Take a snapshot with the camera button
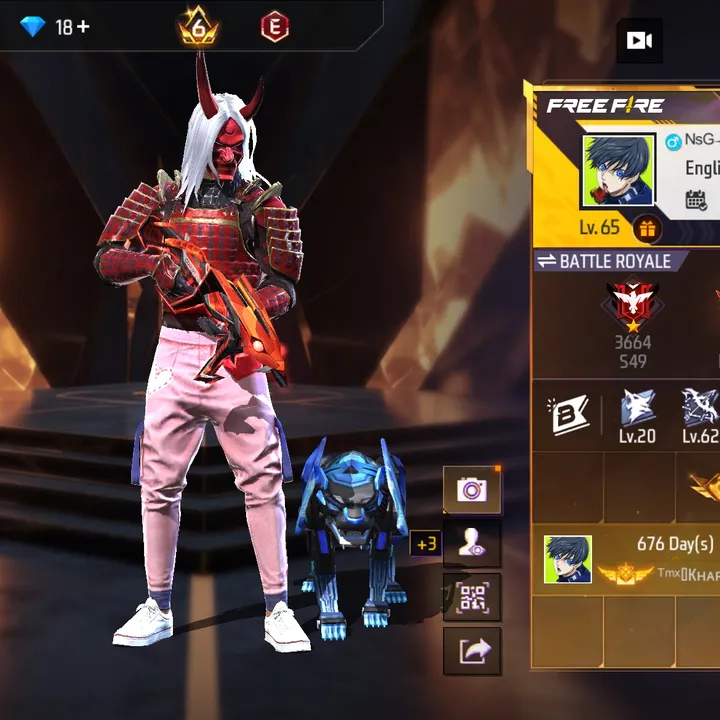The image size is (720, 720). (471, 490)
